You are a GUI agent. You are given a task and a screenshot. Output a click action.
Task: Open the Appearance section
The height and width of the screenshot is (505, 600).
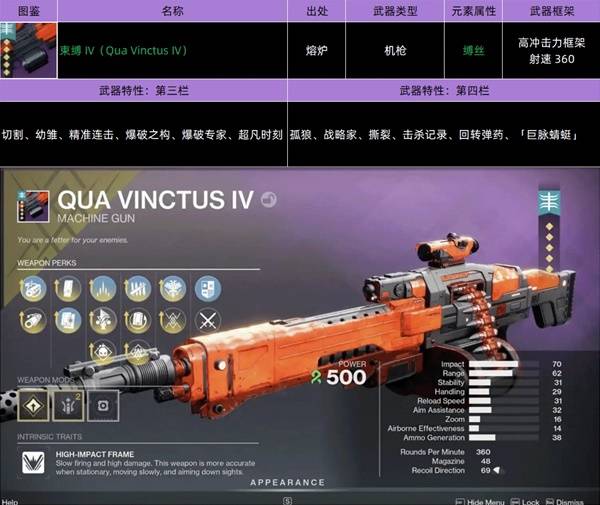tap(287, 482)
